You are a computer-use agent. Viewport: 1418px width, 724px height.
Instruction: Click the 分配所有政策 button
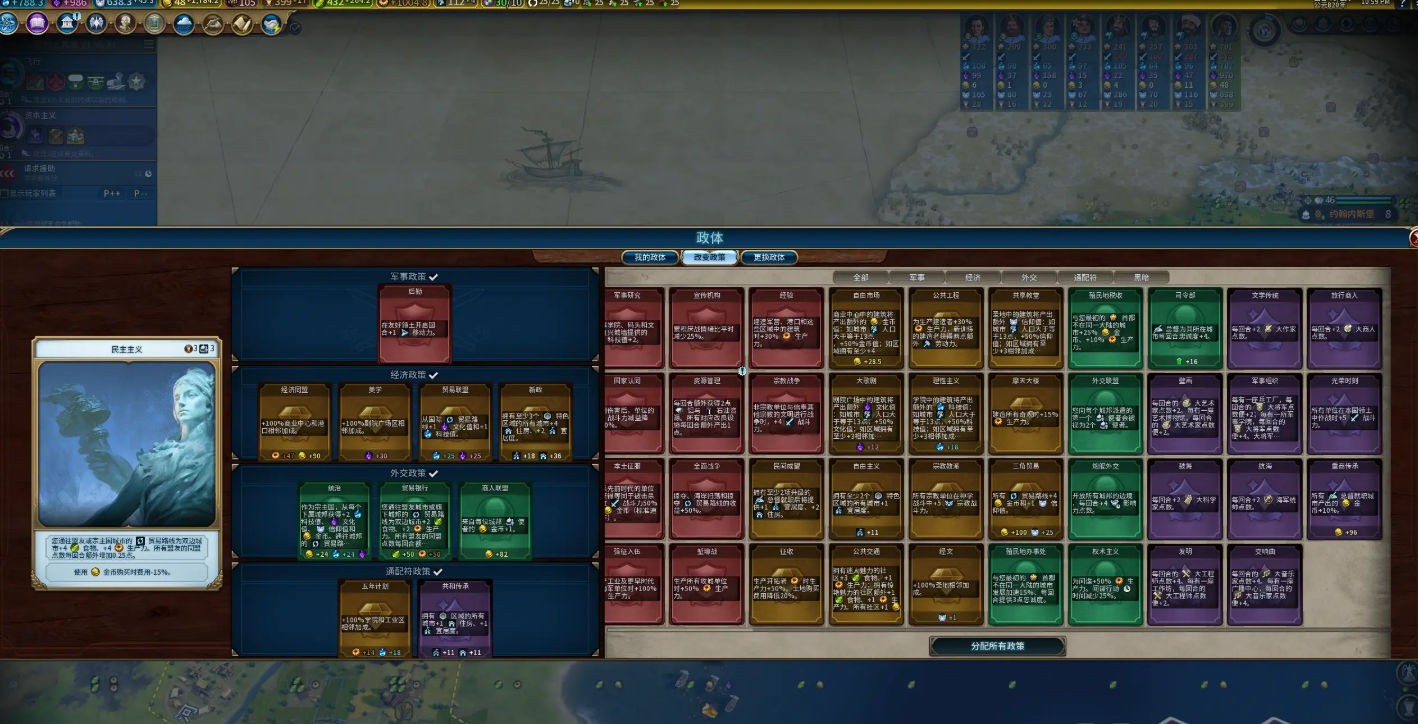tap(997, 646)
